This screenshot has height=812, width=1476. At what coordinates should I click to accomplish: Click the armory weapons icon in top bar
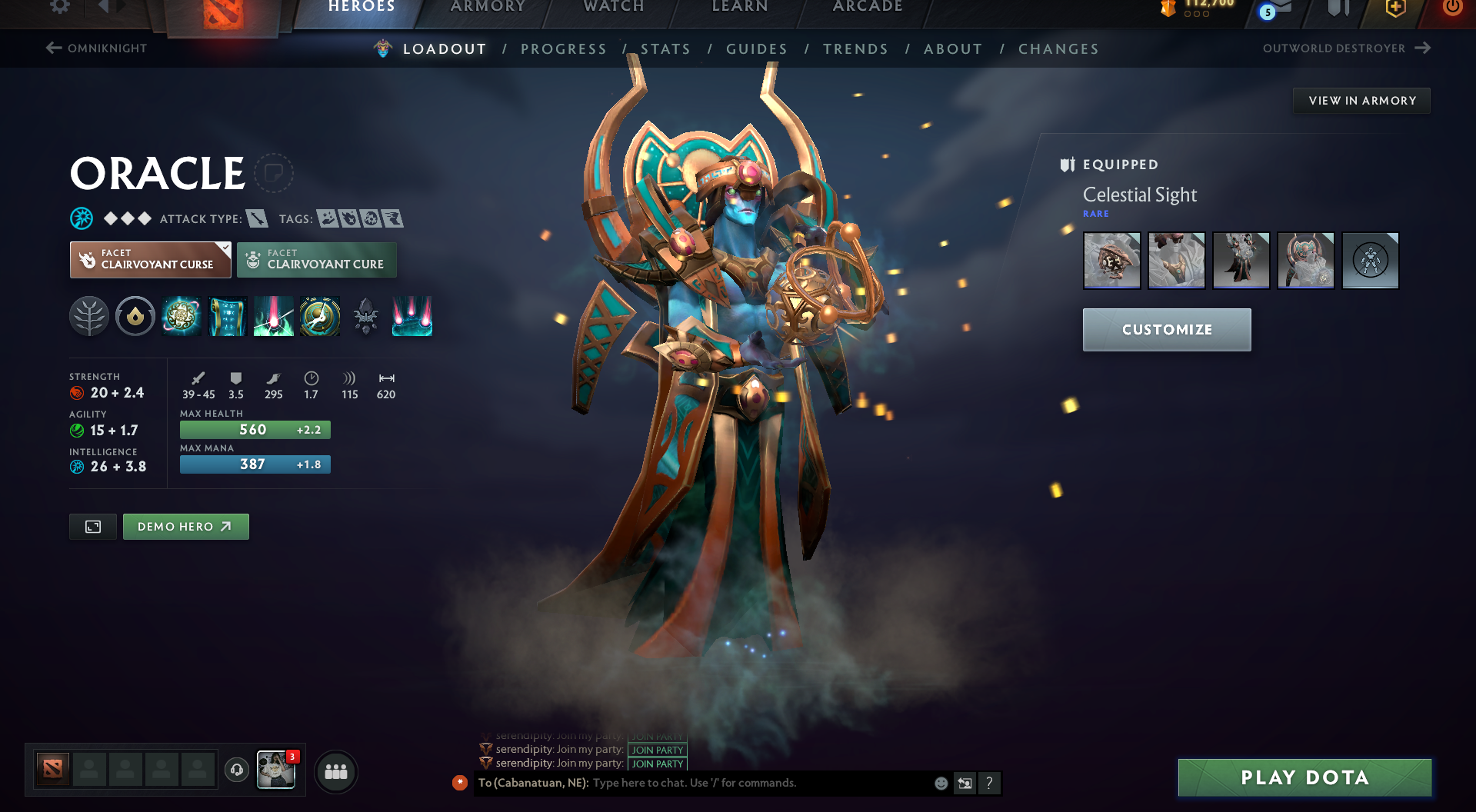1338,10
